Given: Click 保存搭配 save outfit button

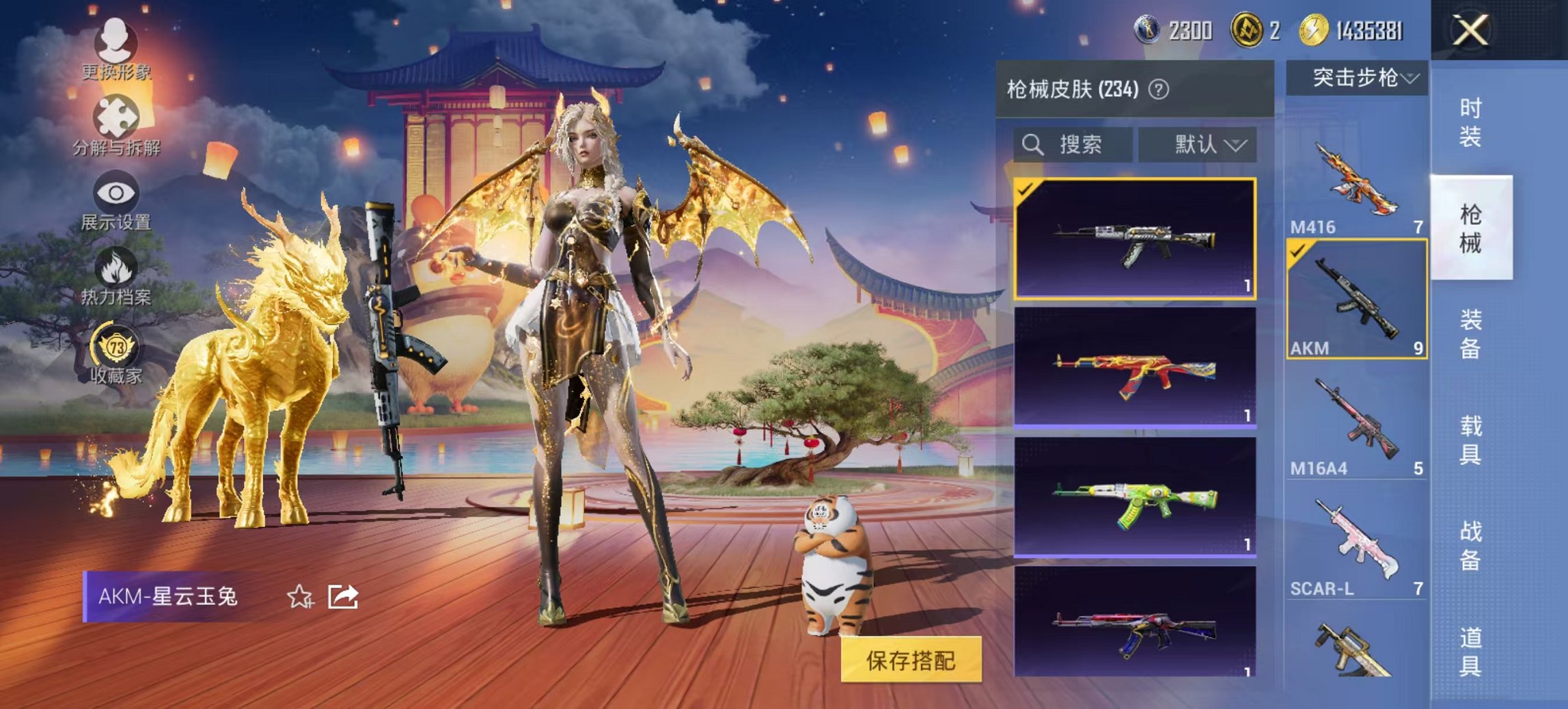Looking at the screenshot, I should coord(911,660).
